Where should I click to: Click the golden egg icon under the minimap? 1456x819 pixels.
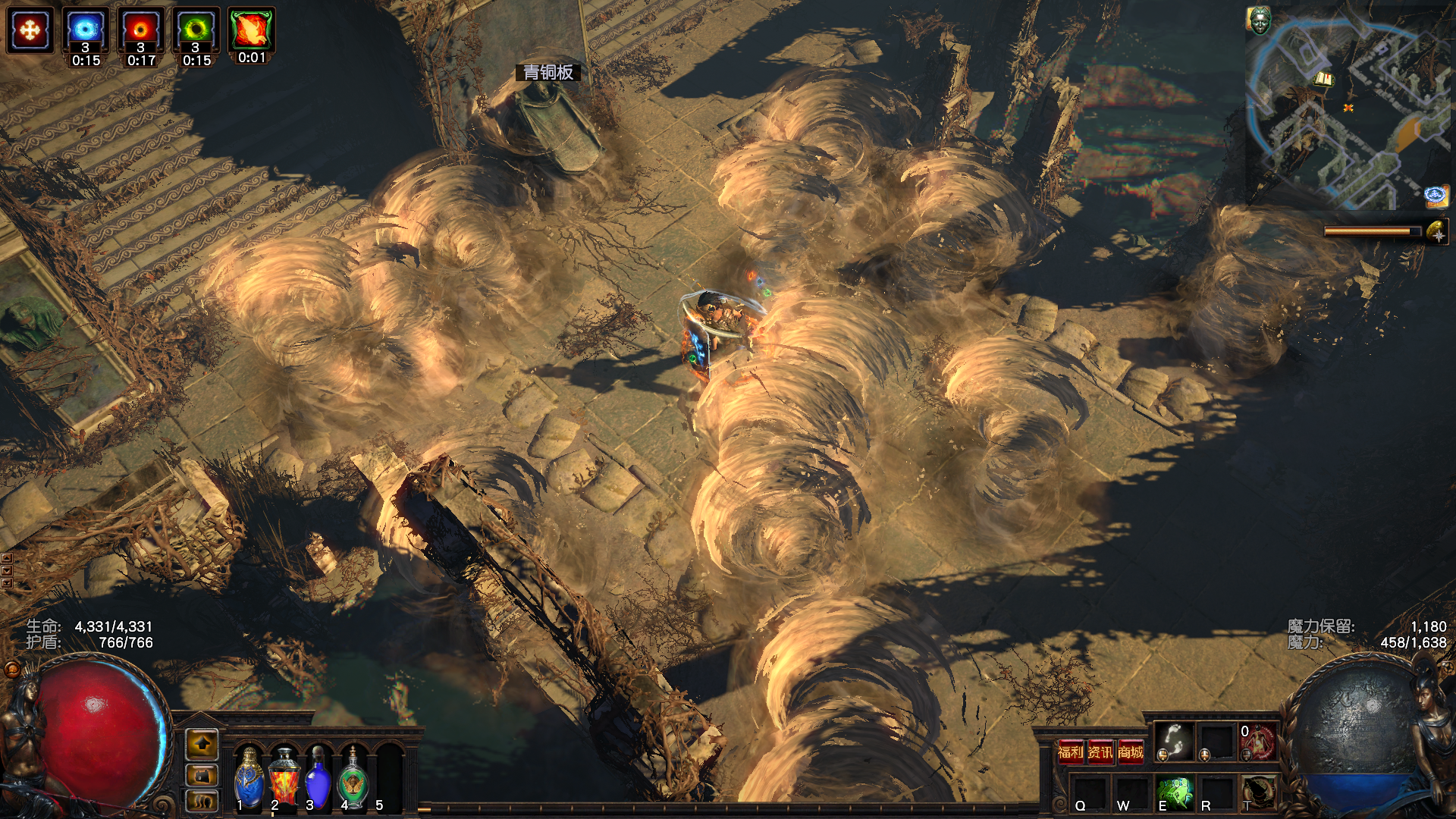1436,232
